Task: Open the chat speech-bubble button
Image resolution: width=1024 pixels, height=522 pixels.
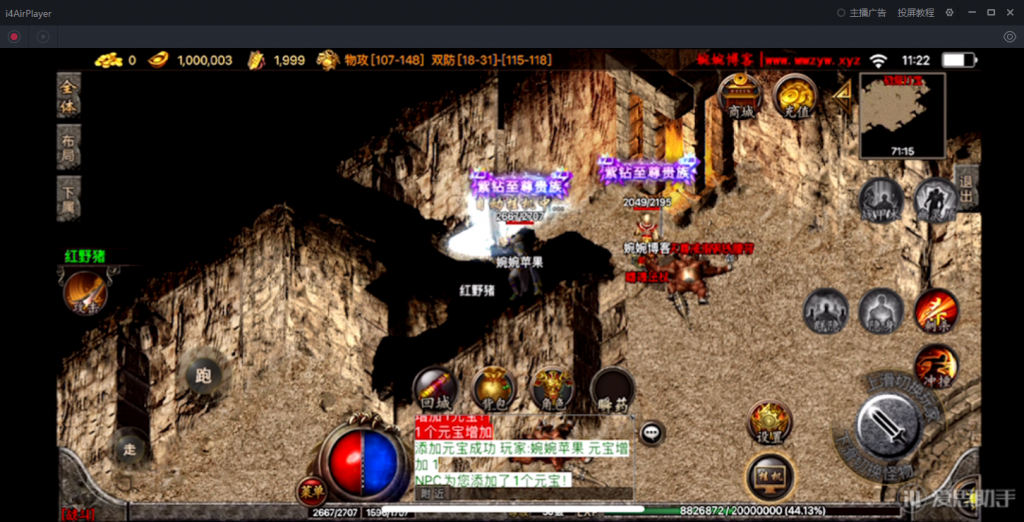Action: tap(652, 433)
